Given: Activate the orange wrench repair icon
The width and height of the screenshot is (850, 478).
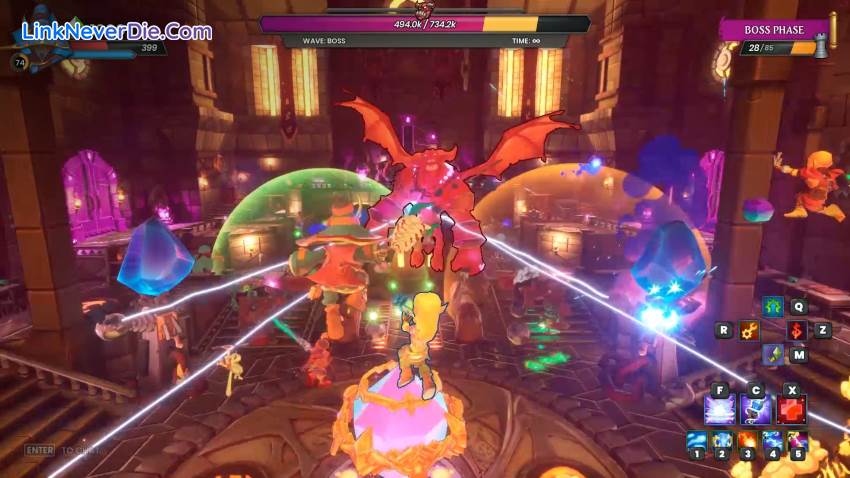Looking at the screenshot, I should pos(748,330).
